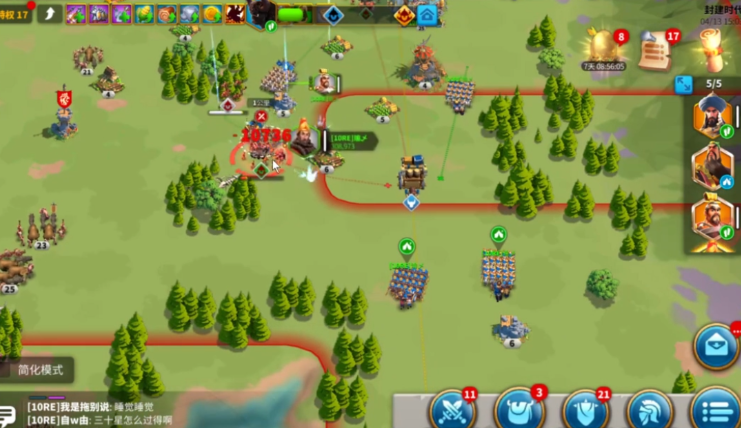The width and height of the screenshot is (741, 428).
Task: Open the shield alliance button
Action: [x=585, y=410]
